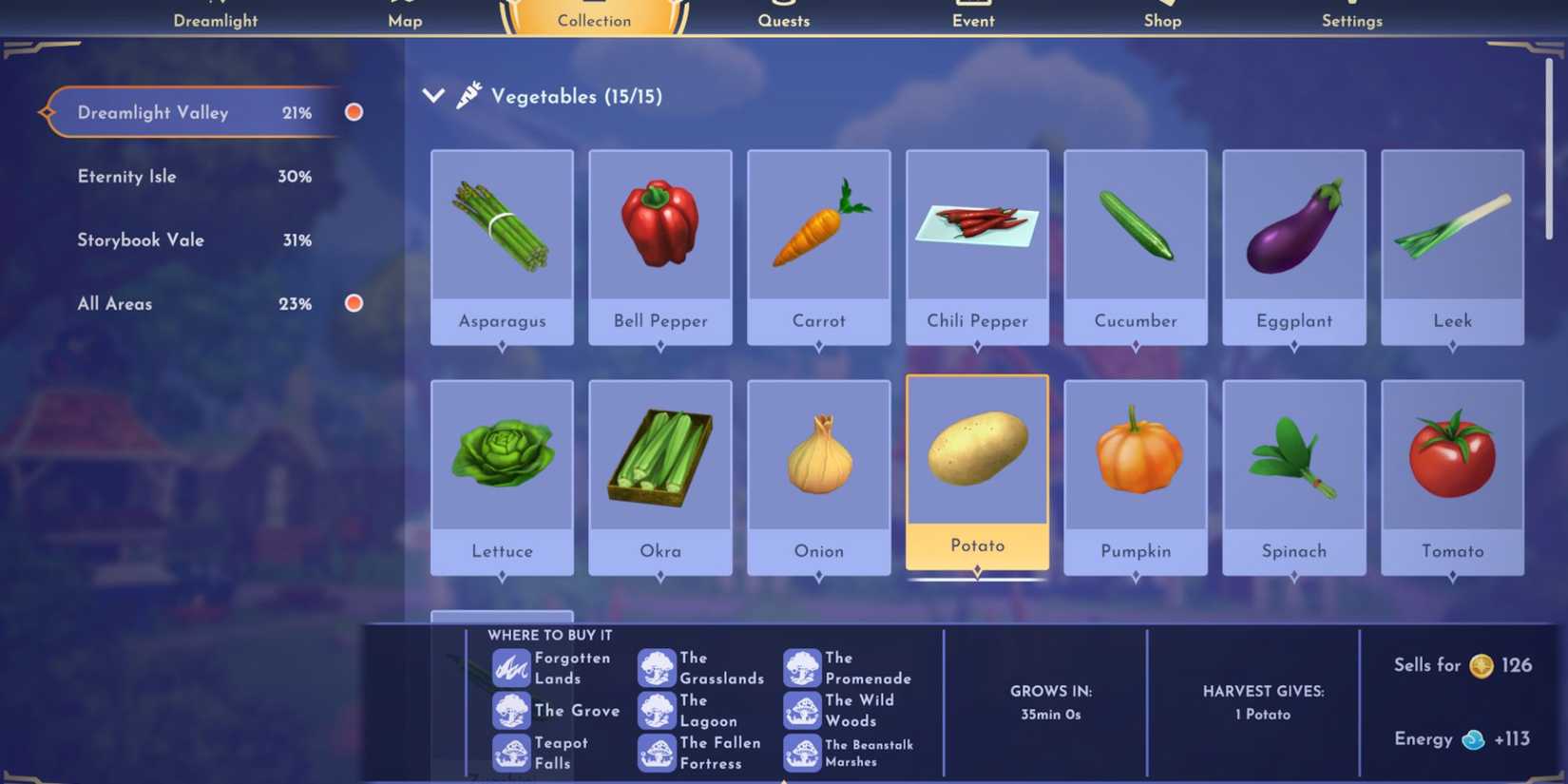Image resolution: width=1568 pixels, height=784 pixels.
Task: Collapse the Vegetables section with its chevron
Action: point(433,94)
